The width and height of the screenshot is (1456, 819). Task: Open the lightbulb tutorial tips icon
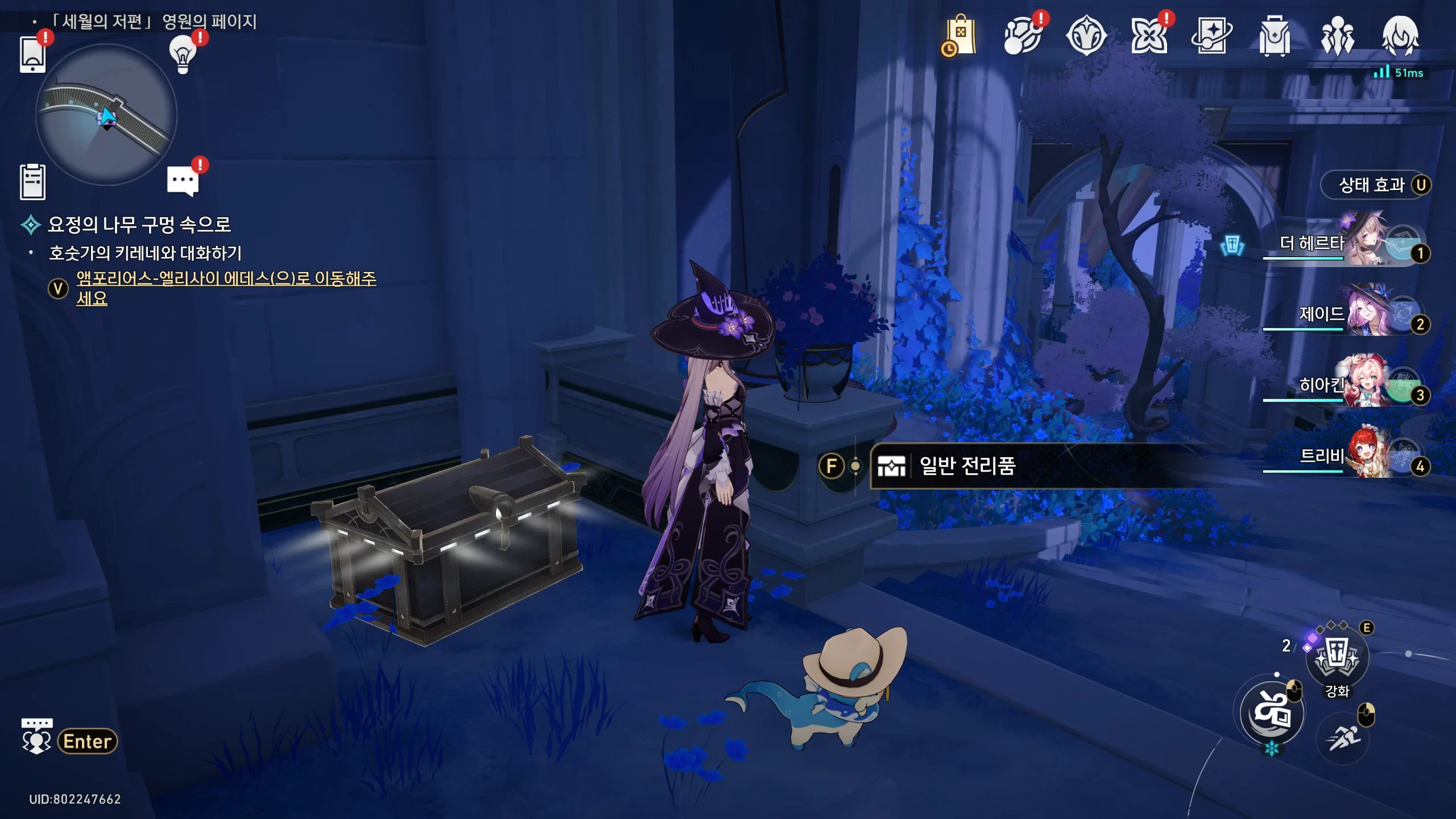(183, 55)
